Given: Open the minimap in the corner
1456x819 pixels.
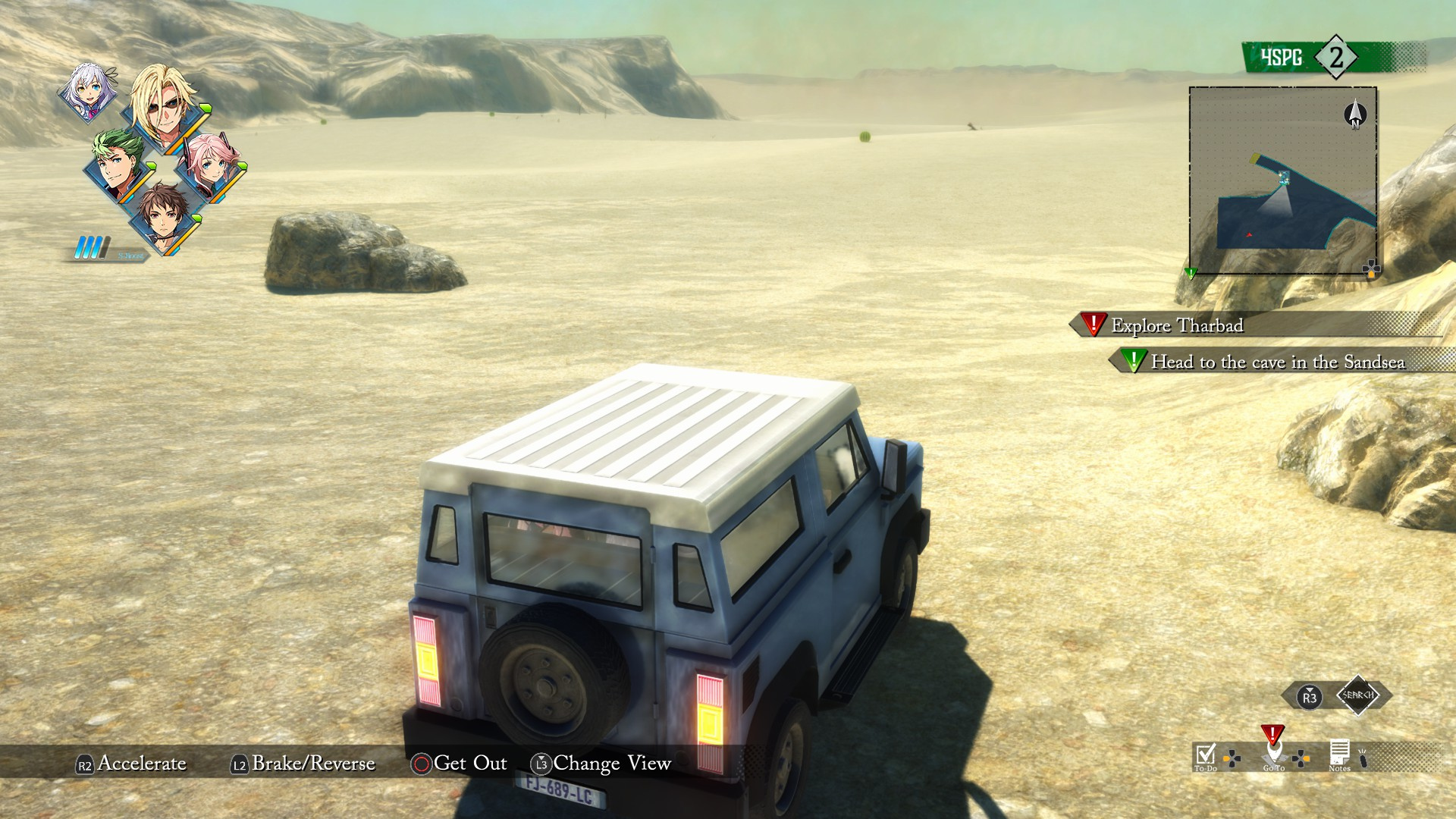Looking at the screenshot, I should (x=1282, y=180).
